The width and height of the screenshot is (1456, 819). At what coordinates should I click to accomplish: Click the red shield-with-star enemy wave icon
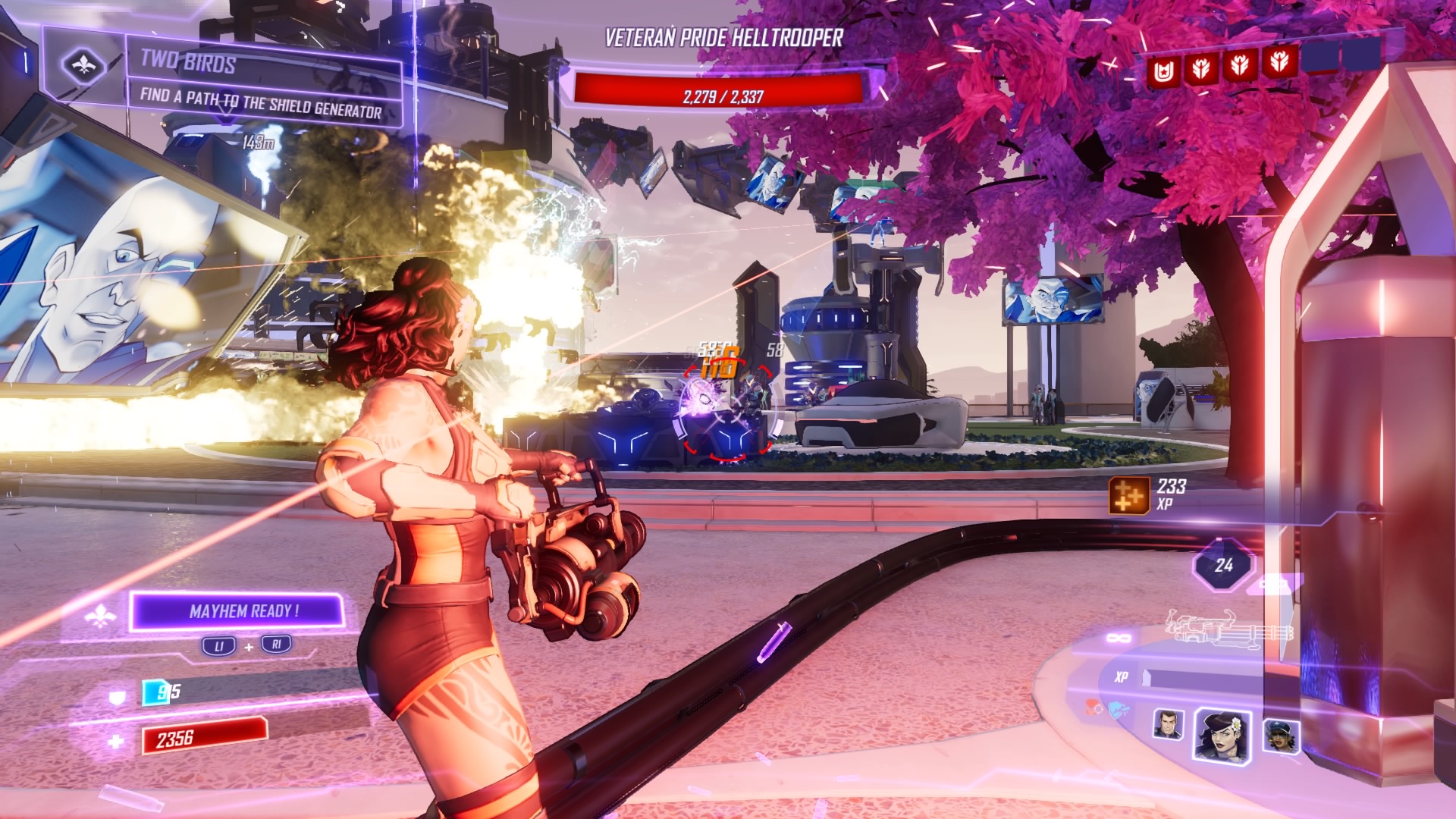1164,71
